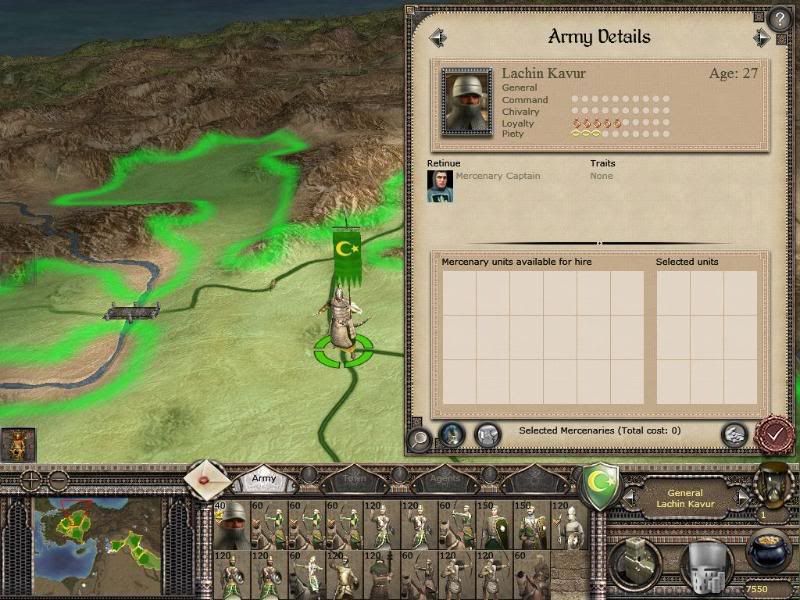Viewport: 800px width, 600px height.
Task: Click Lachin Kavur's portrait in Army Details
Action: 467,101
